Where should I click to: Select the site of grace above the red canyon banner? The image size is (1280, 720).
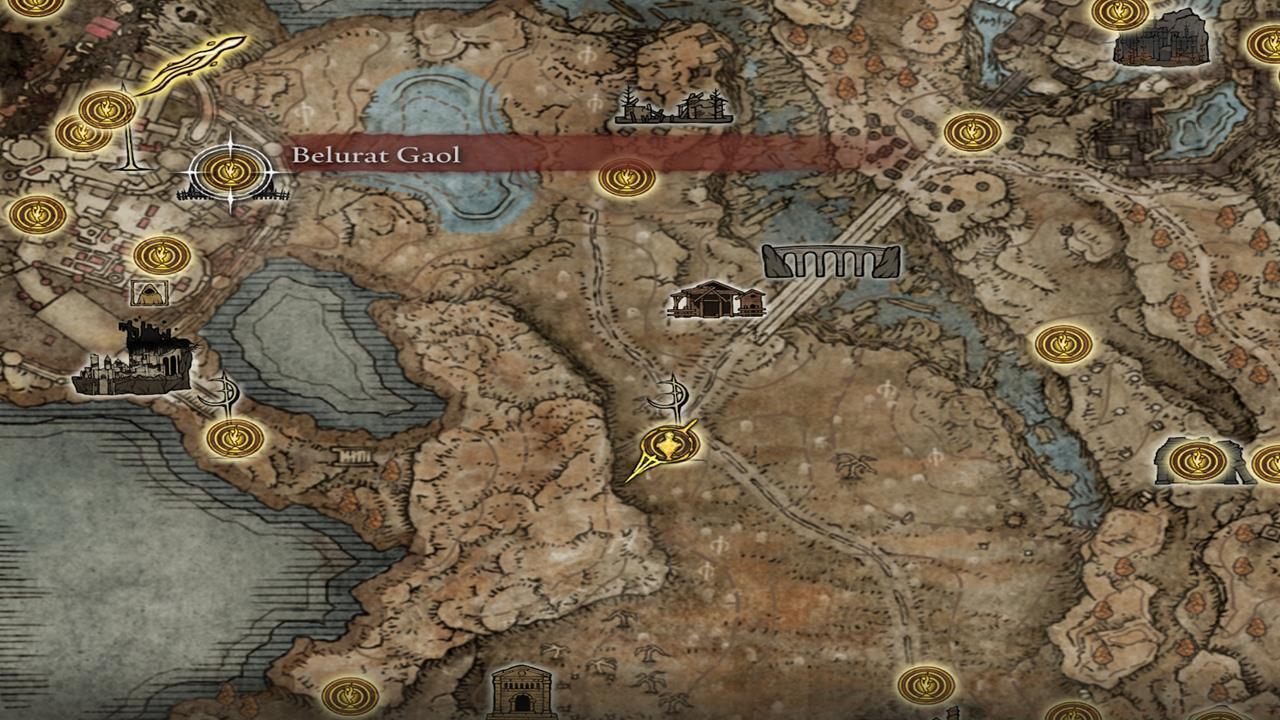click(626, 177)
